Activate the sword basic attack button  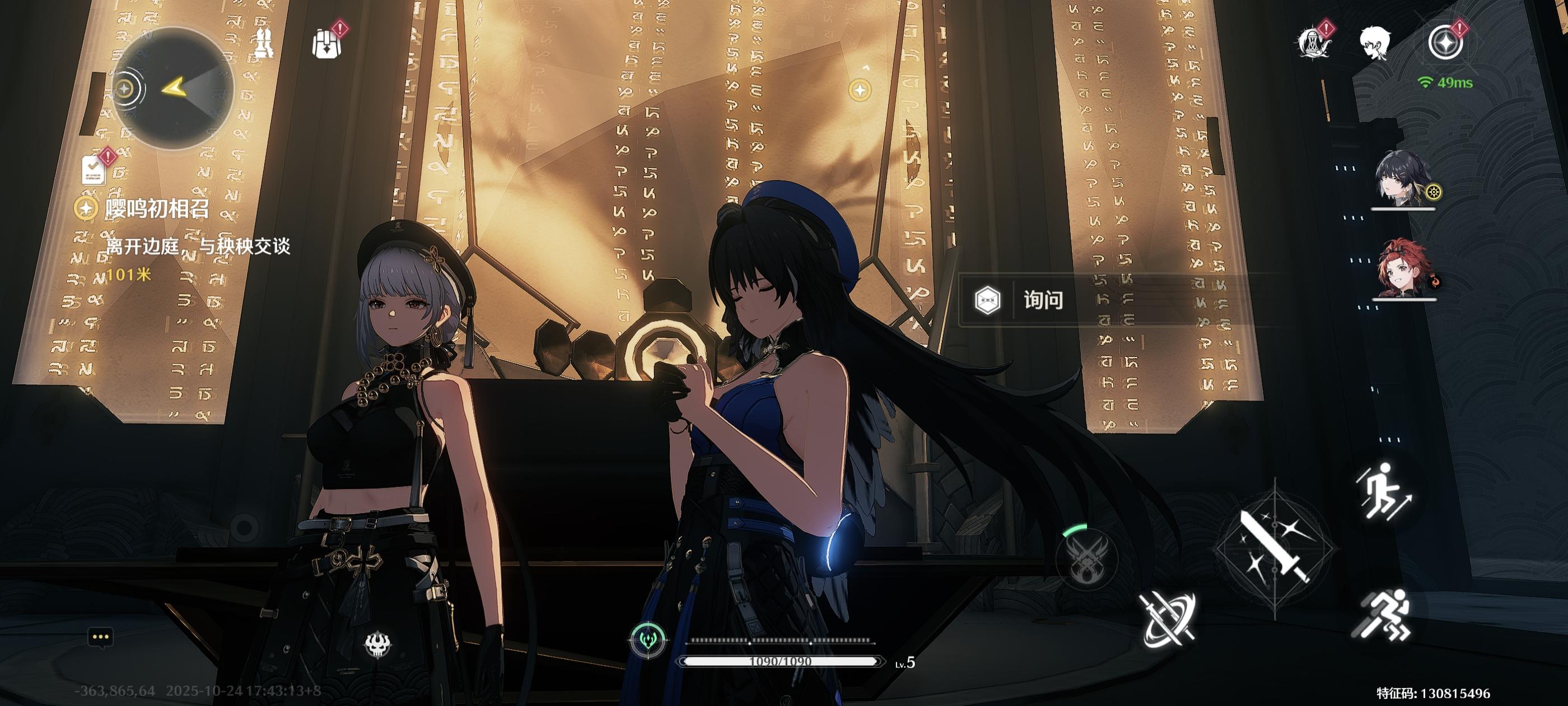point(1275,548)
